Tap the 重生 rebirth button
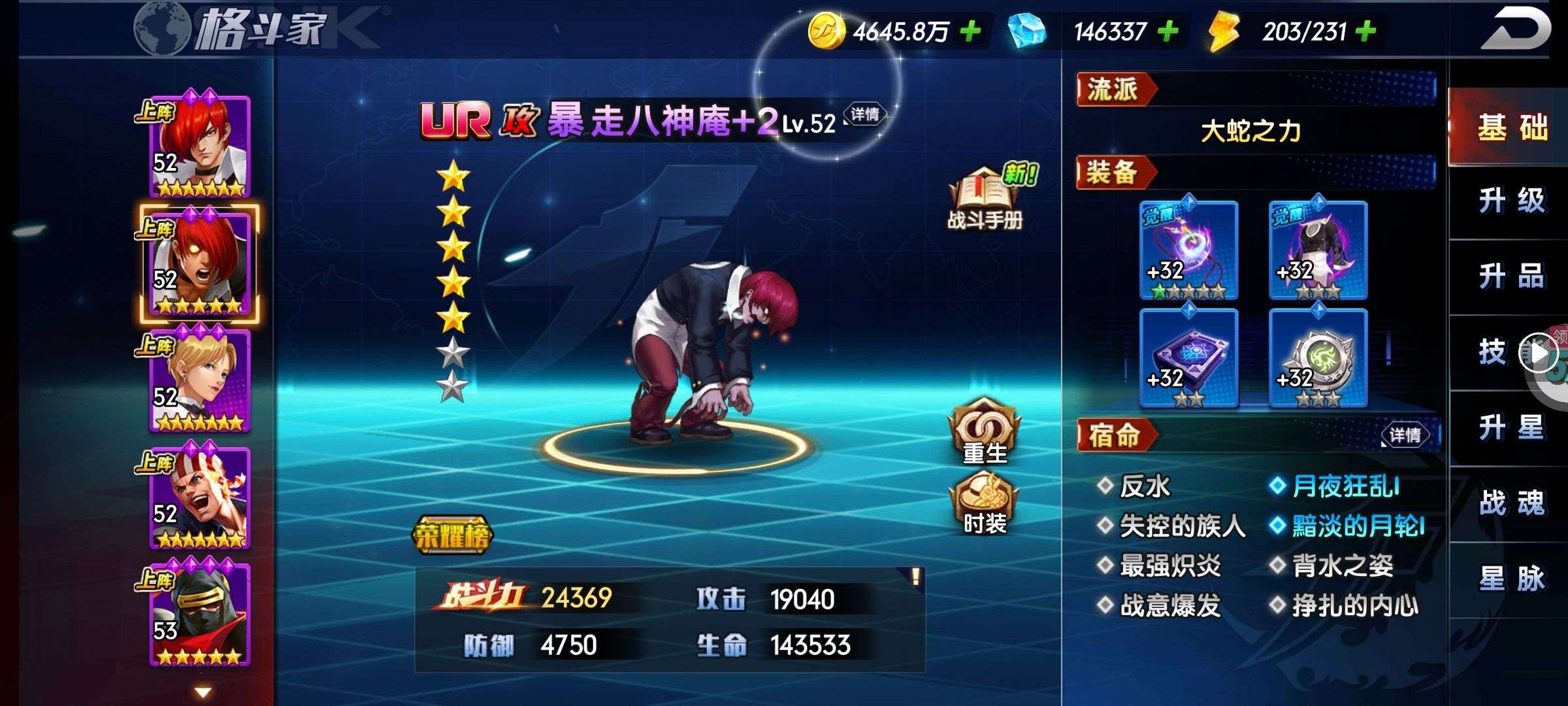The width and height of the screenshot is (1568, 706). pos(985,433)
